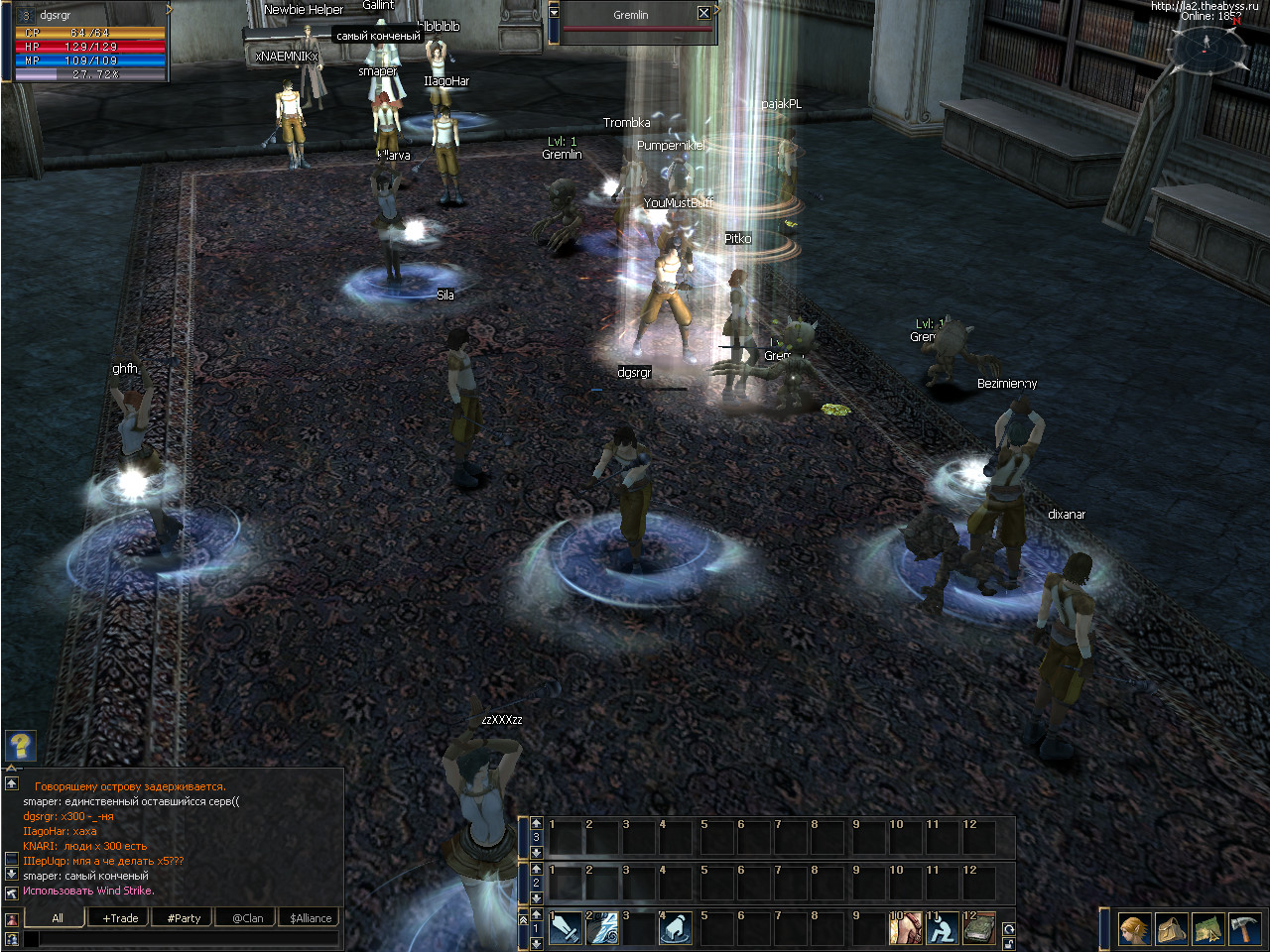Activate the sword attack shortcut

(x=566, y=929)
